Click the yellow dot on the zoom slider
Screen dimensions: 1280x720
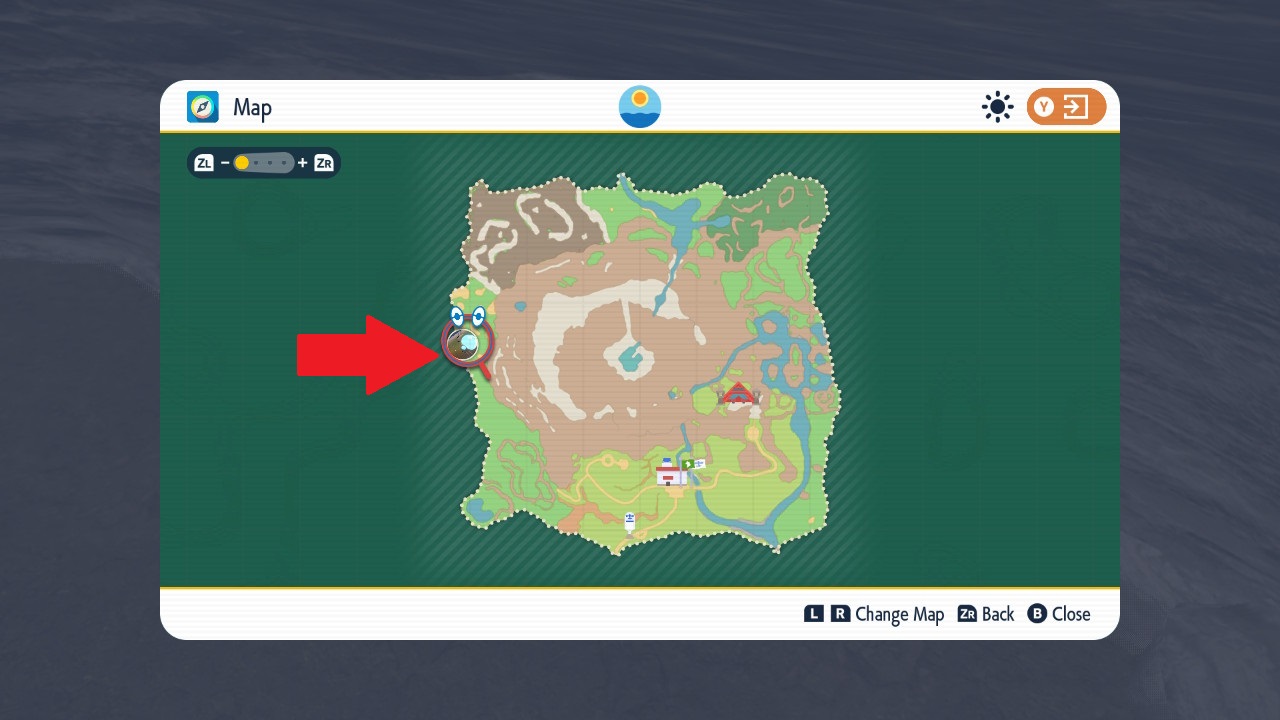(241, 161)
